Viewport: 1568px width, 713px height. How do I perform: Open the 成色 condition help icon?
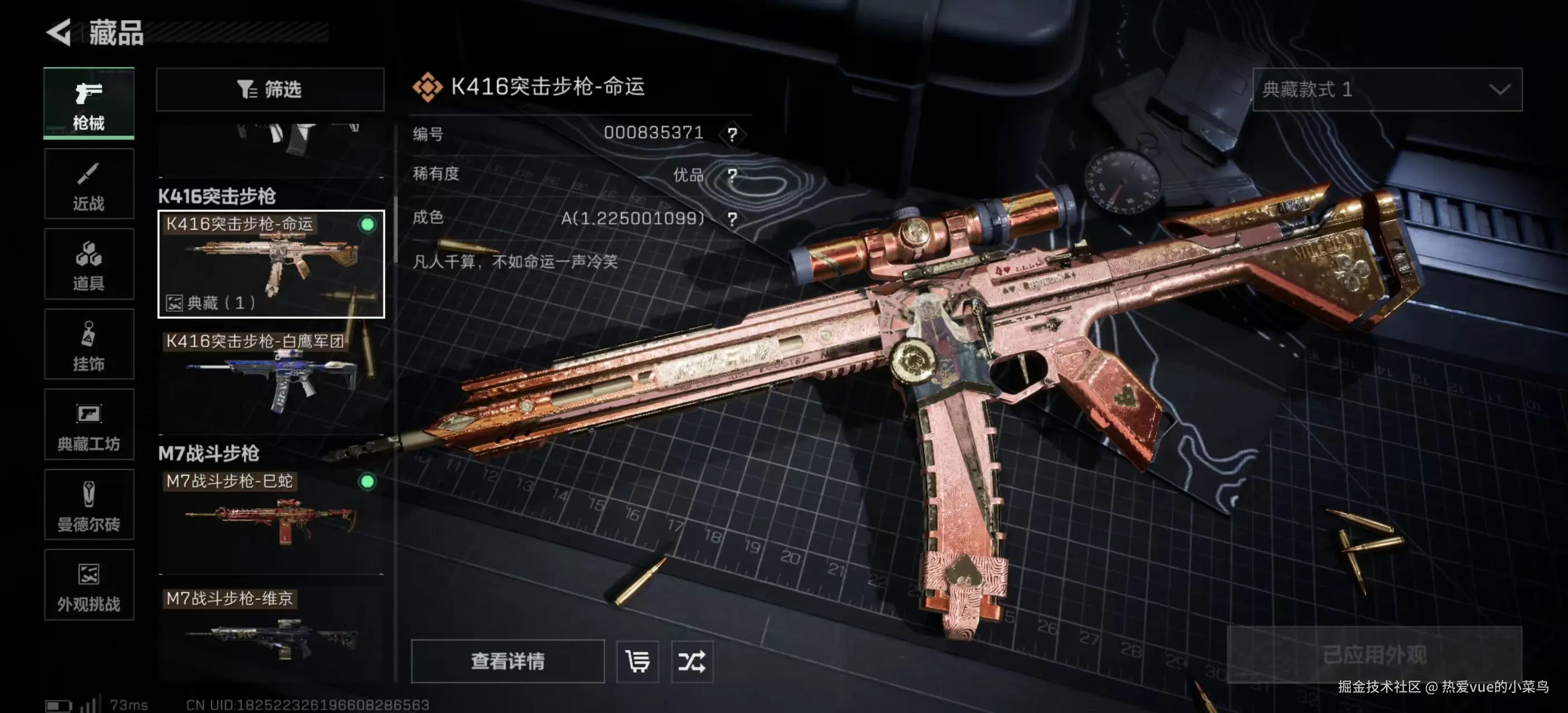(x=732, y=218)
